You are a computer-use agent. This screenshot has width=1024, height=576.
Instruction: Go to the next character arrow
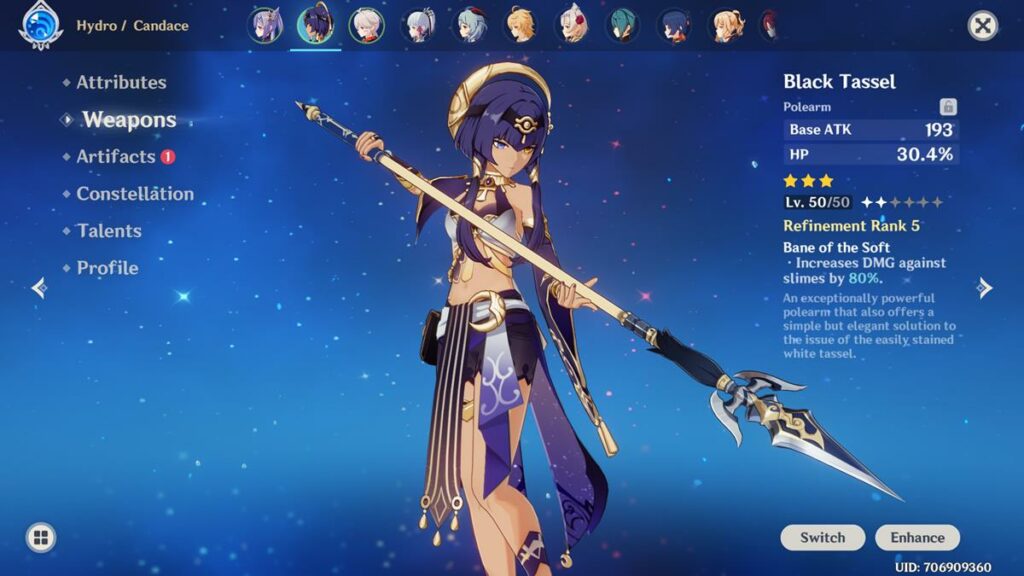[985, 288]
